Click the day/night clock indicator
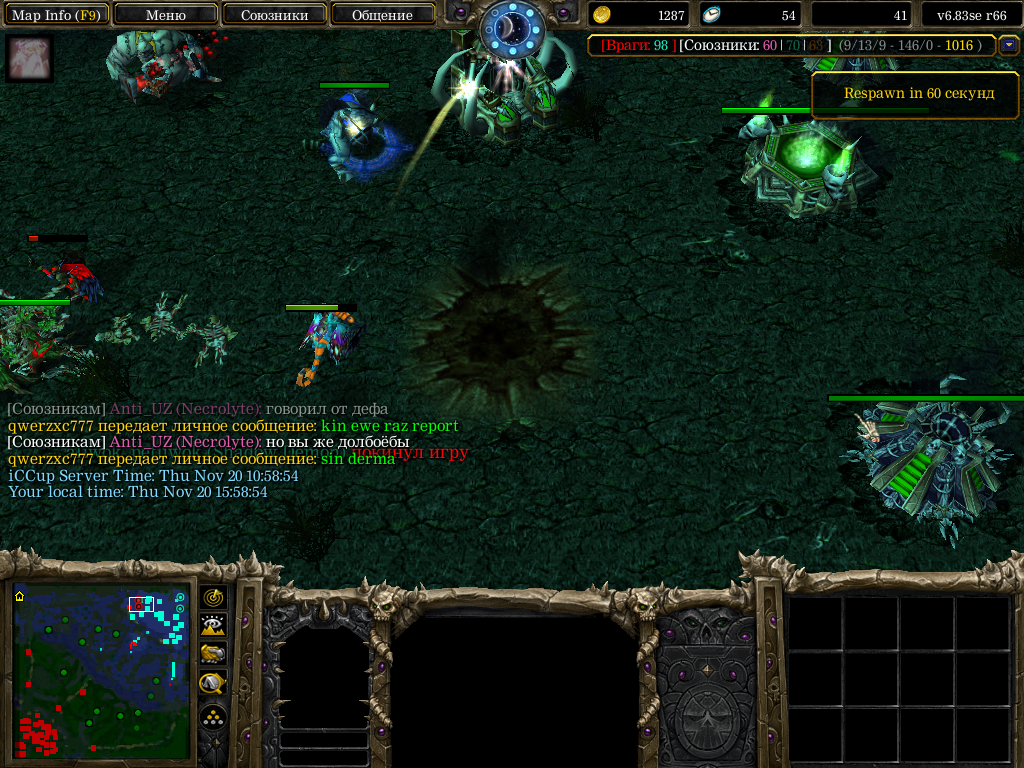 (510, 29)
